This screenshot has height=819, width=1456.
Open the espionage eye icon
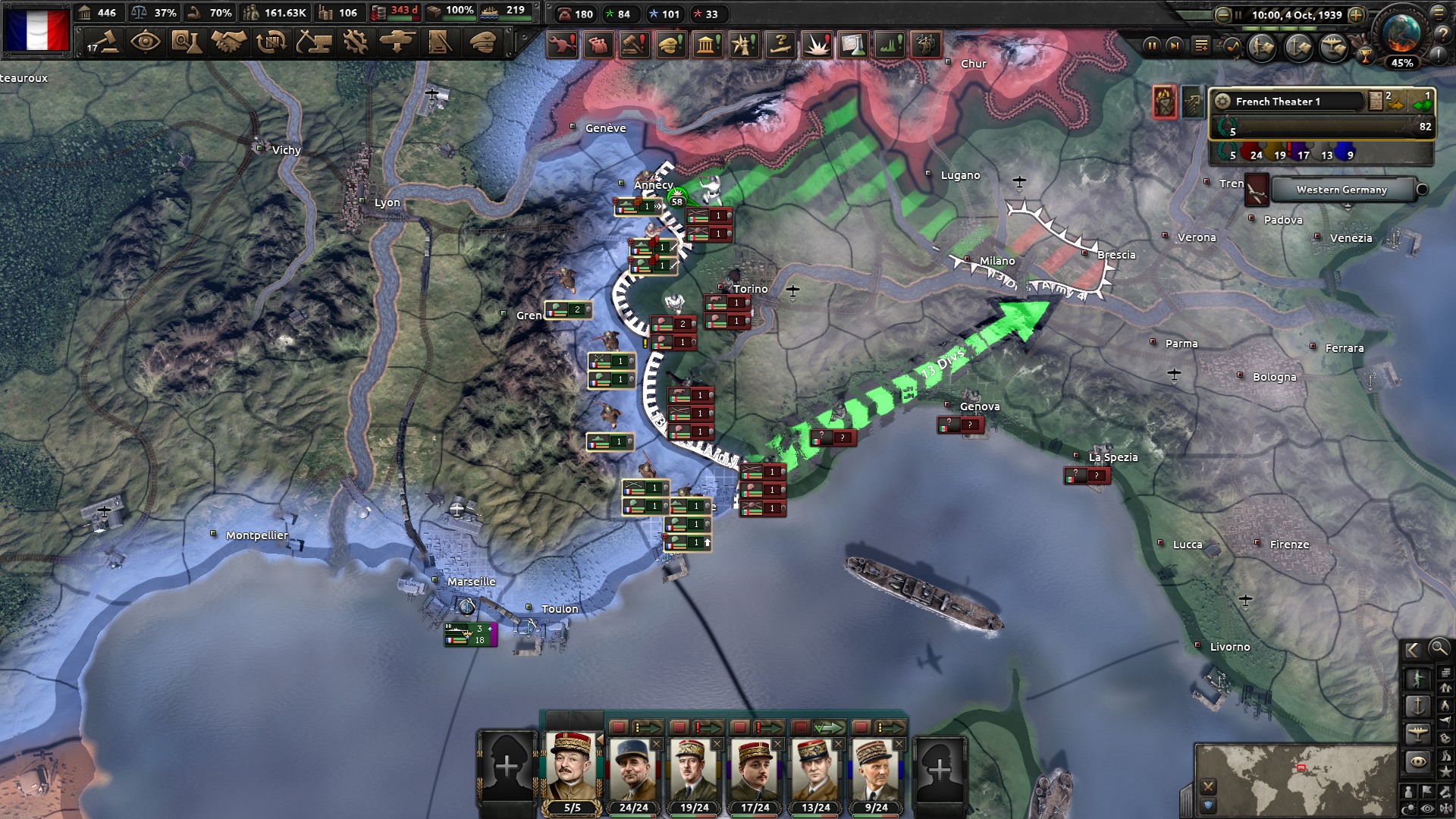click(144, 44)
